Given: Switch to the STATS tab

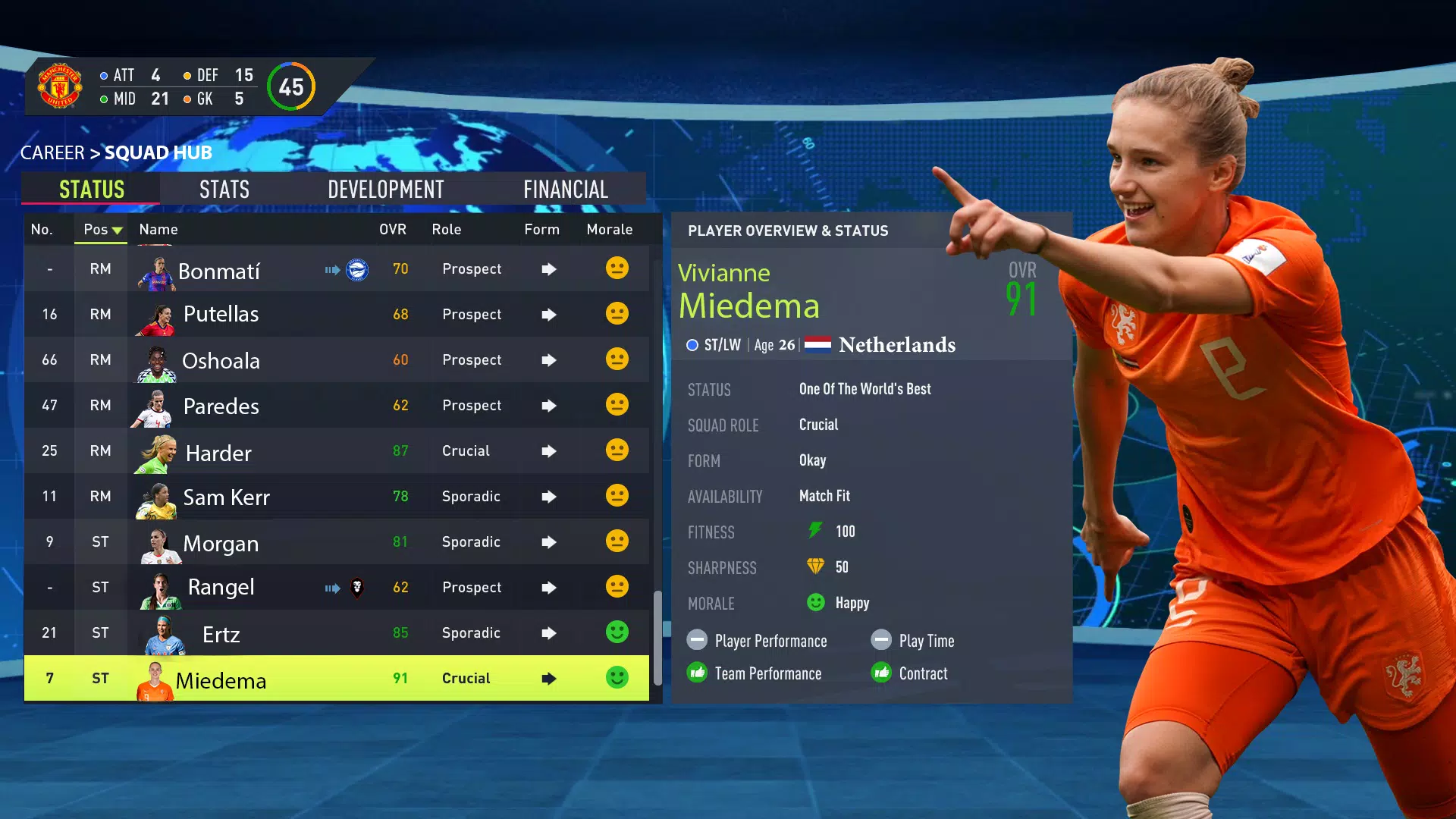Looking at the screenshot, I should coord(224,189).
